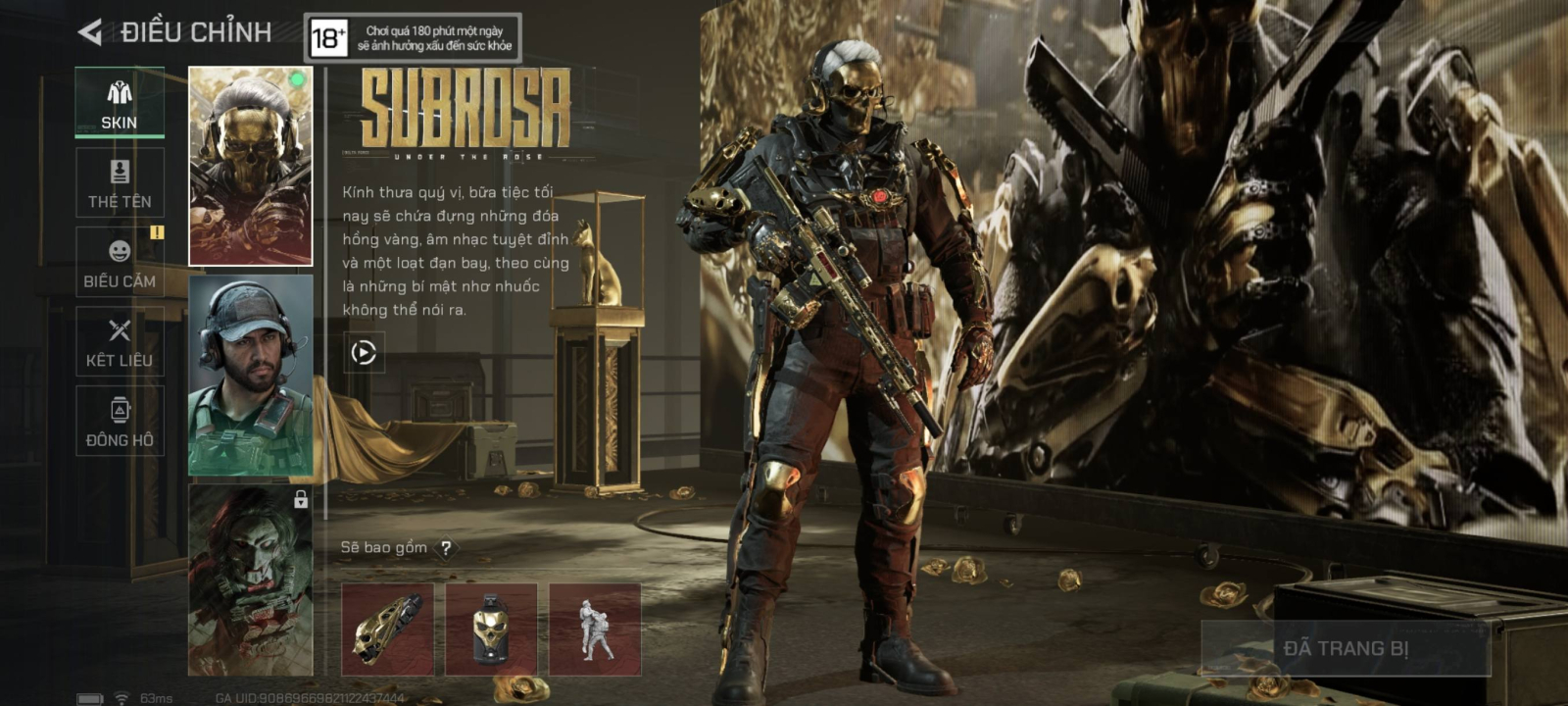Open the KẾT LIỄU tab
Screen dimensions: 1568x706
120,342
